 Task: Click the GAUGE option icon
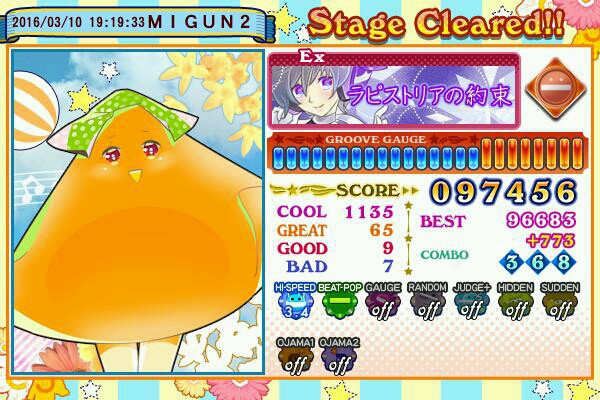tap(382, 302)
